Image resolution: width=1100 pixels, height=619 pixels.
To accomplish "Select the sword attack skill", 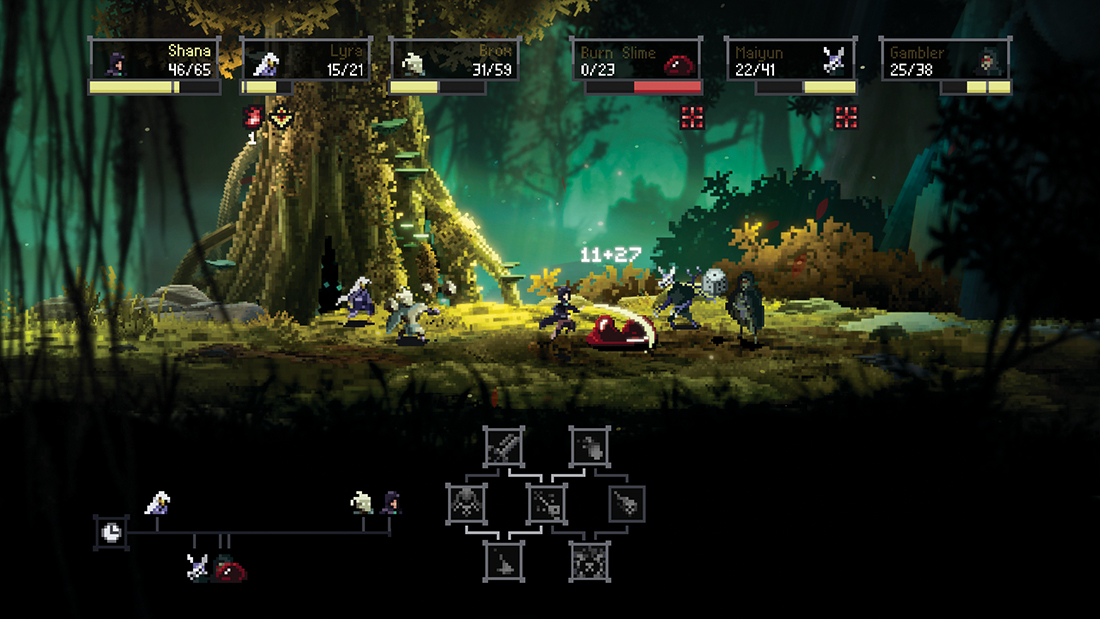I will tap(503, 446).
